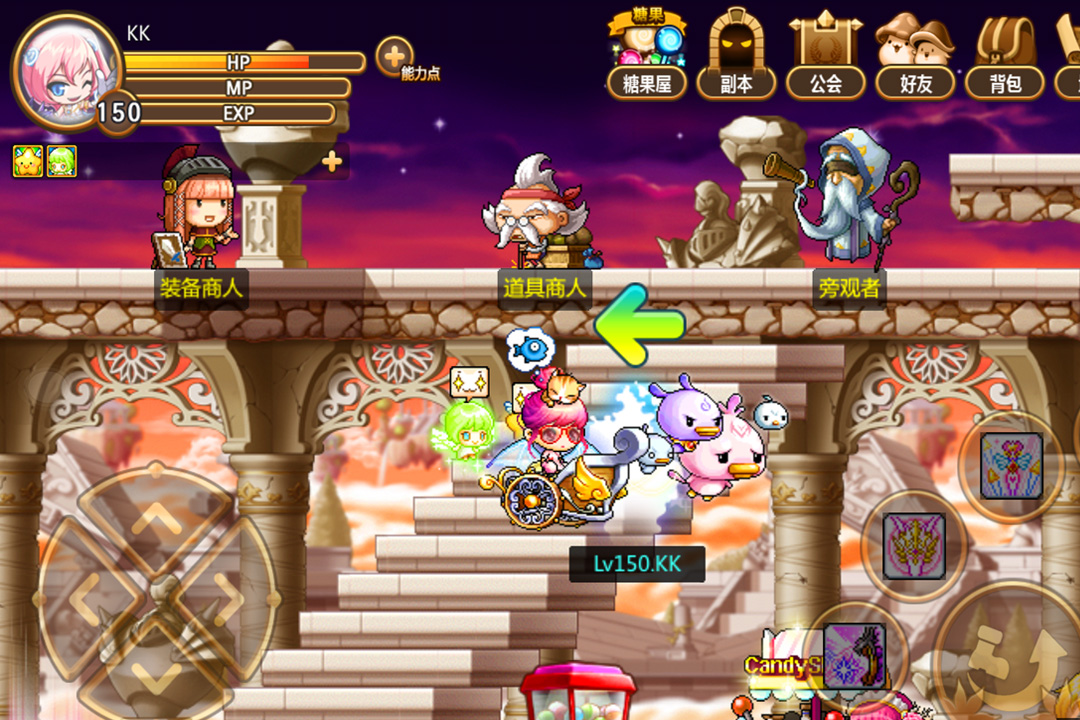This screenshot has height=720, width=1080.
Task: Trigger the purple slash skill
Action: coord(853,655)
